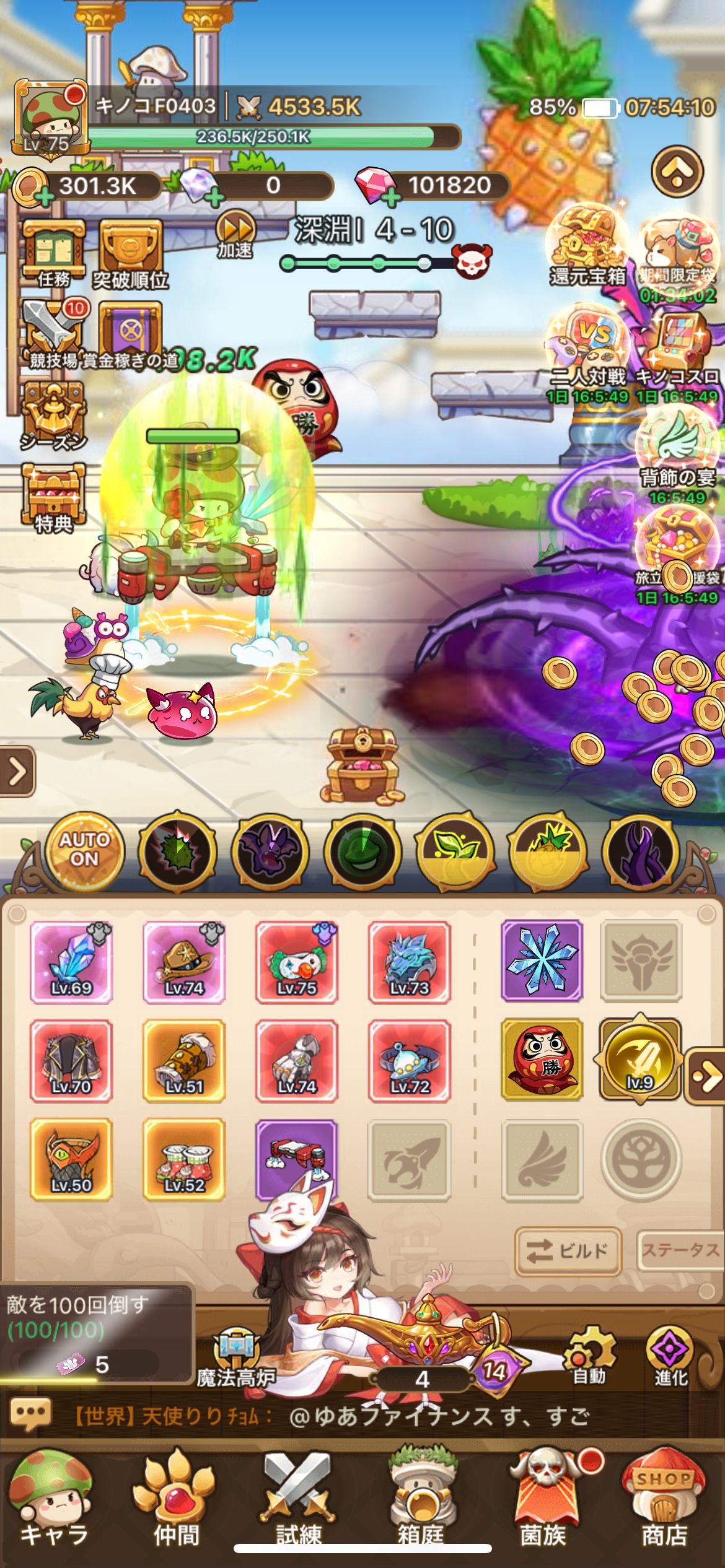Select the Lv.52 boots equipment slot
Screen dimensions: 725x1568
click(x=184, y=1159)
